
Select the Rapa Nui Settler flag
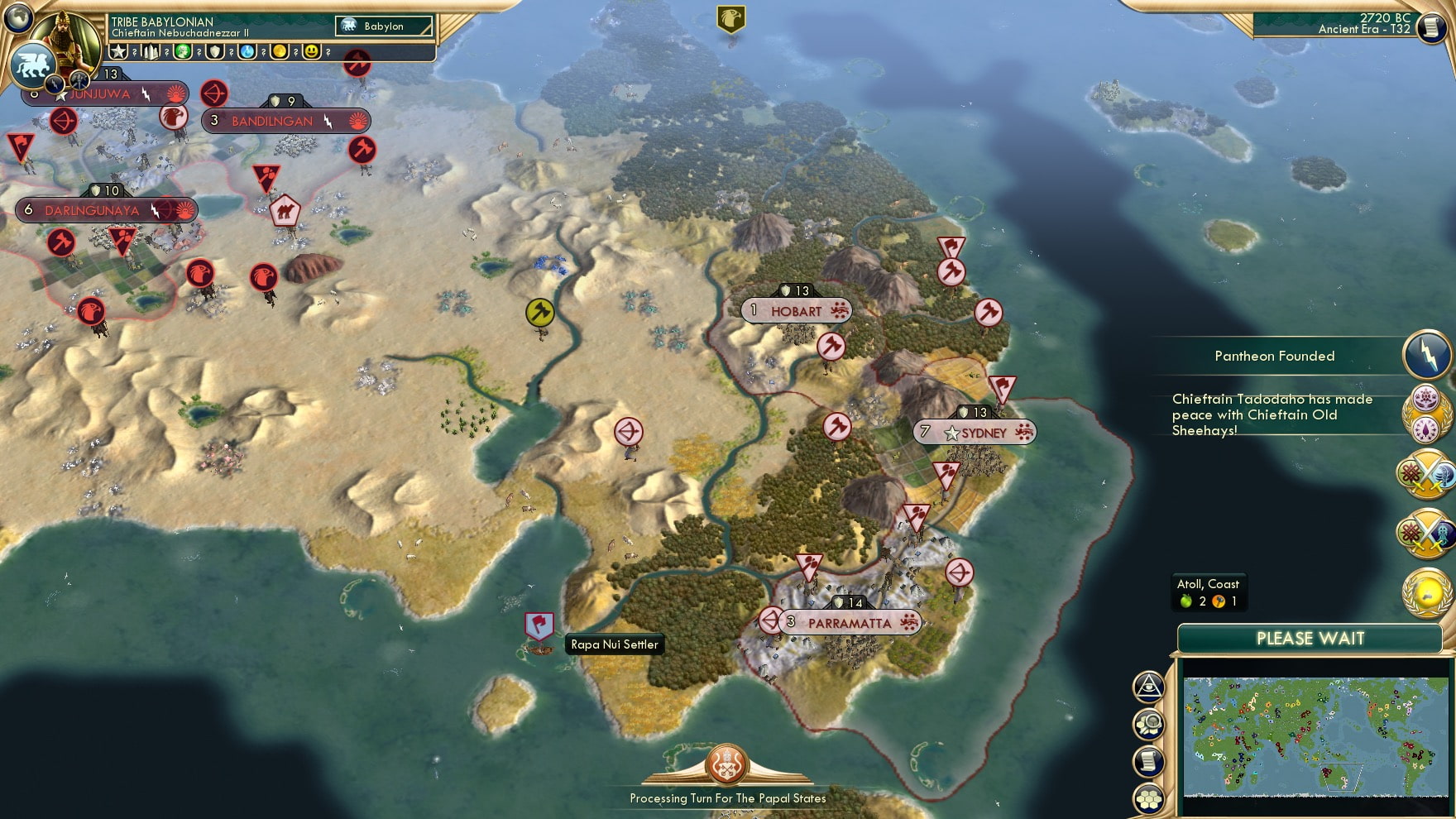coord(539,626)
